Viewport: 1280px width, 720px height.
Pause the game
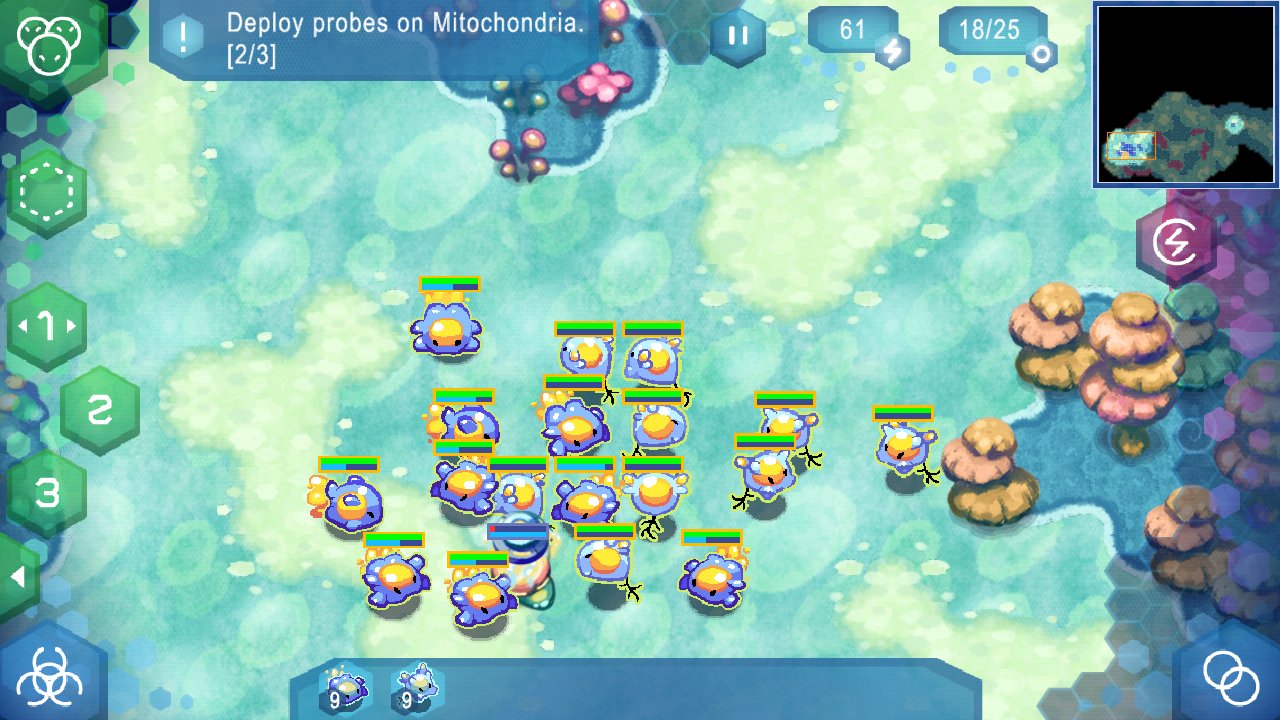pos(738,37)
